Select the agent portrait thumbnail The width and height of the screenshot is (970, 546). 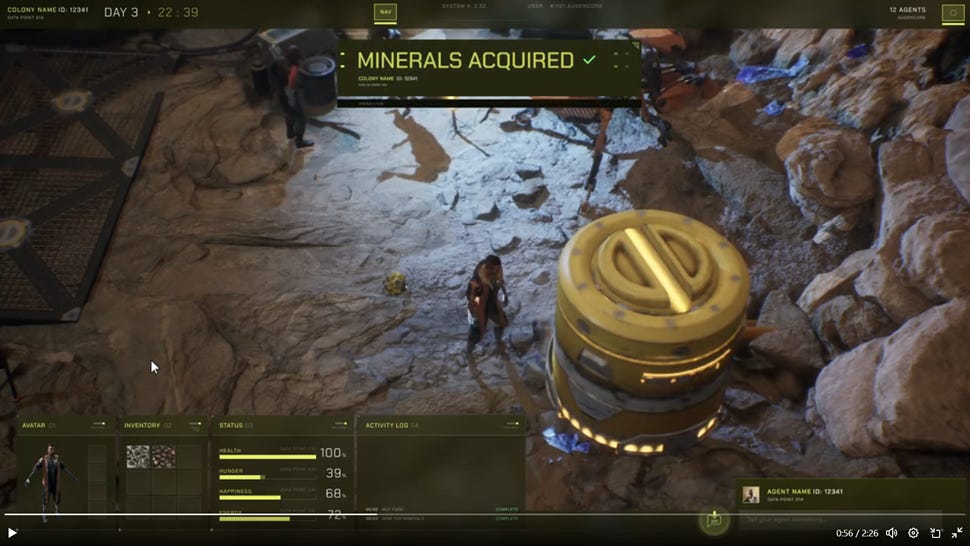750,494
